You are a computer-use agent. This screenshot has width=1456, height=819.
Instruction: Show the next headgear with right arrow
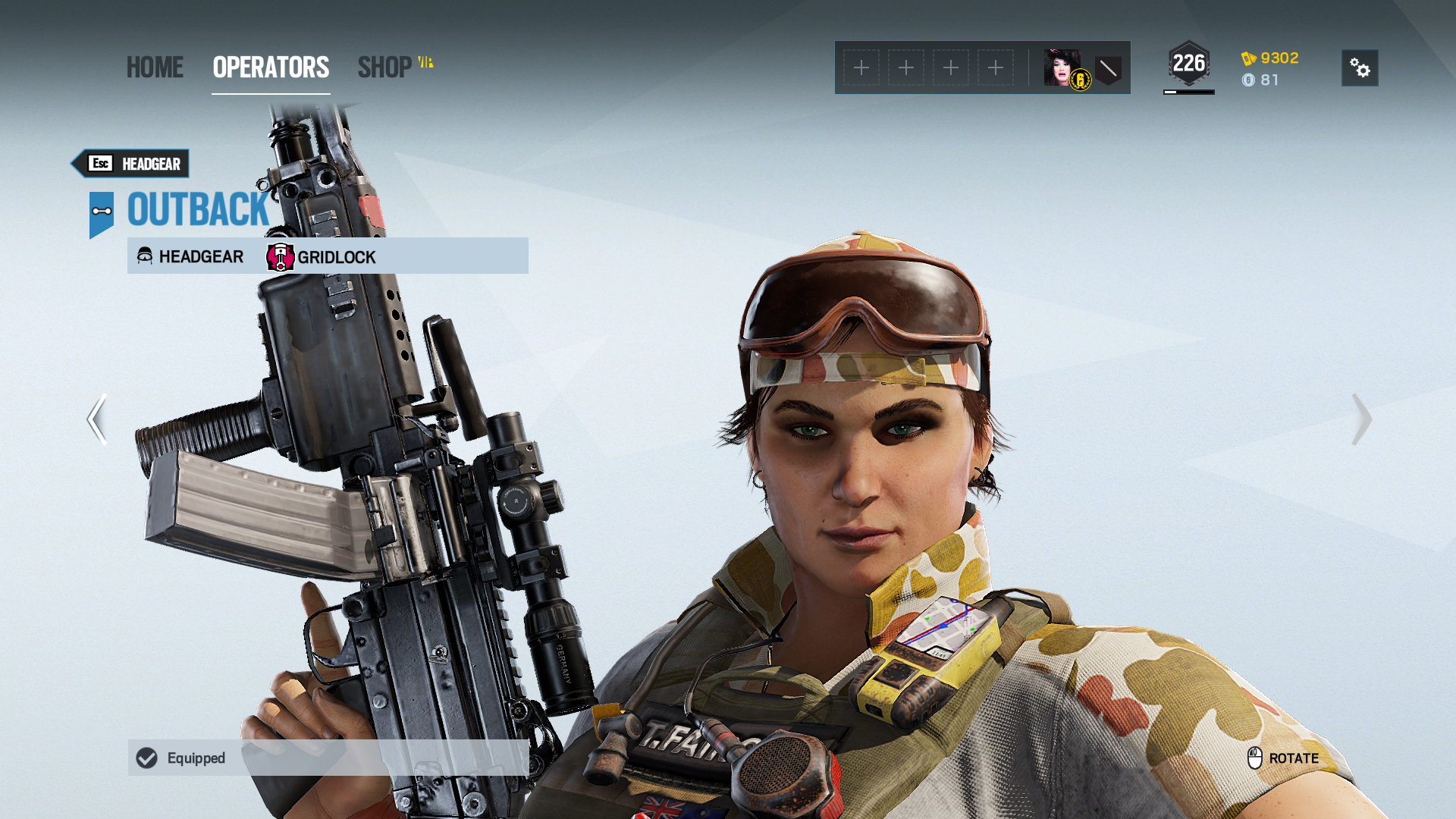coord(1361,419)
